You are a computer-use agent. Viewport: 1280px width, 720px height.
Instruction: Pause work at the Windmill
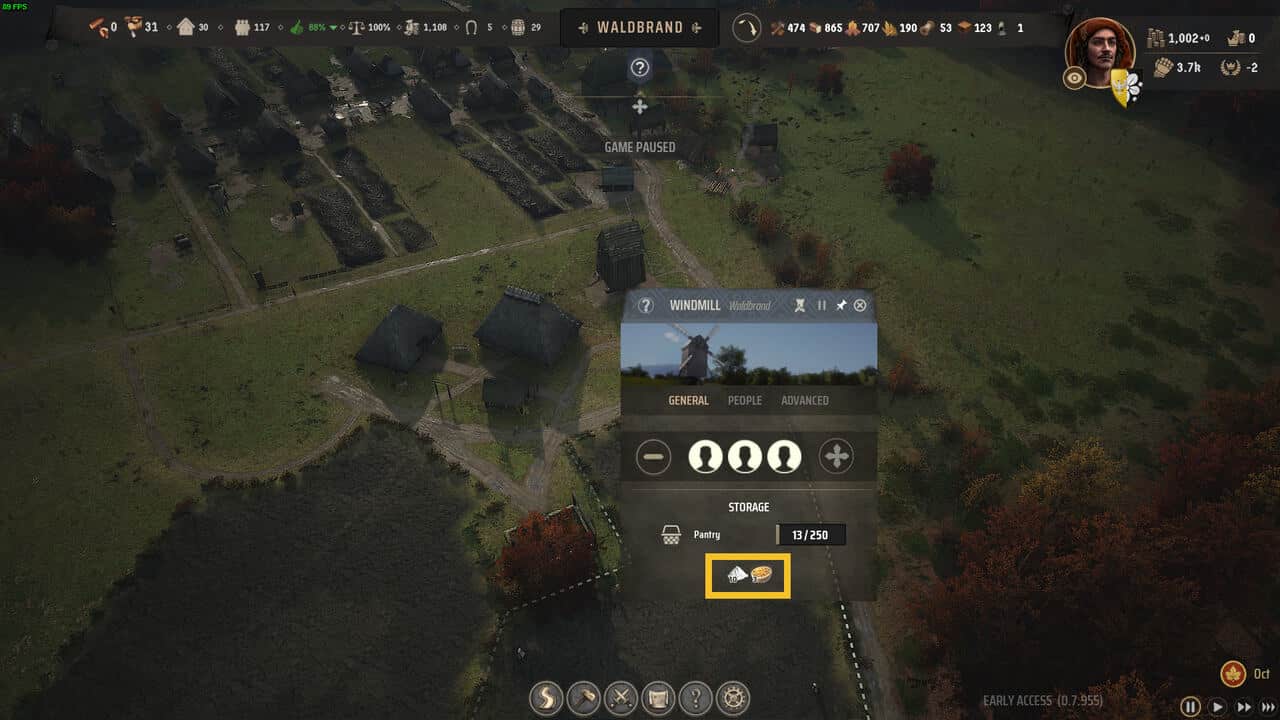coord(822,305)
